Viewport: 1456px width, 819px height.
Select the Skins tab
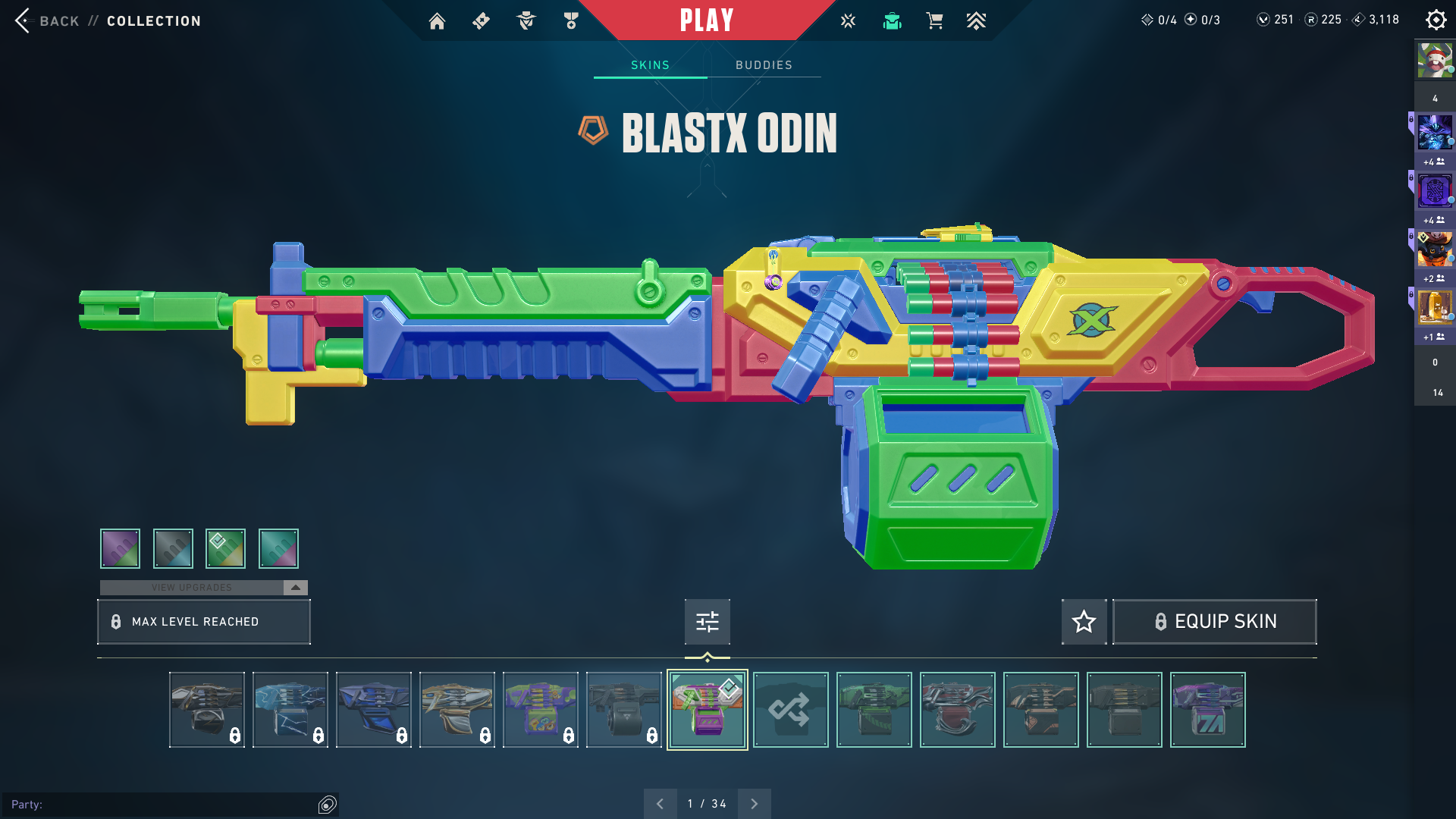[650, 65]
